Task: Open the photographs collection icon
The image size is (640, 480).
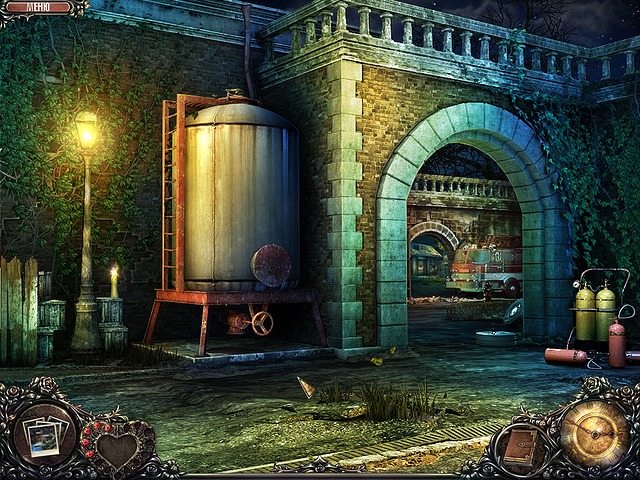Action: (x=44, y=436)
